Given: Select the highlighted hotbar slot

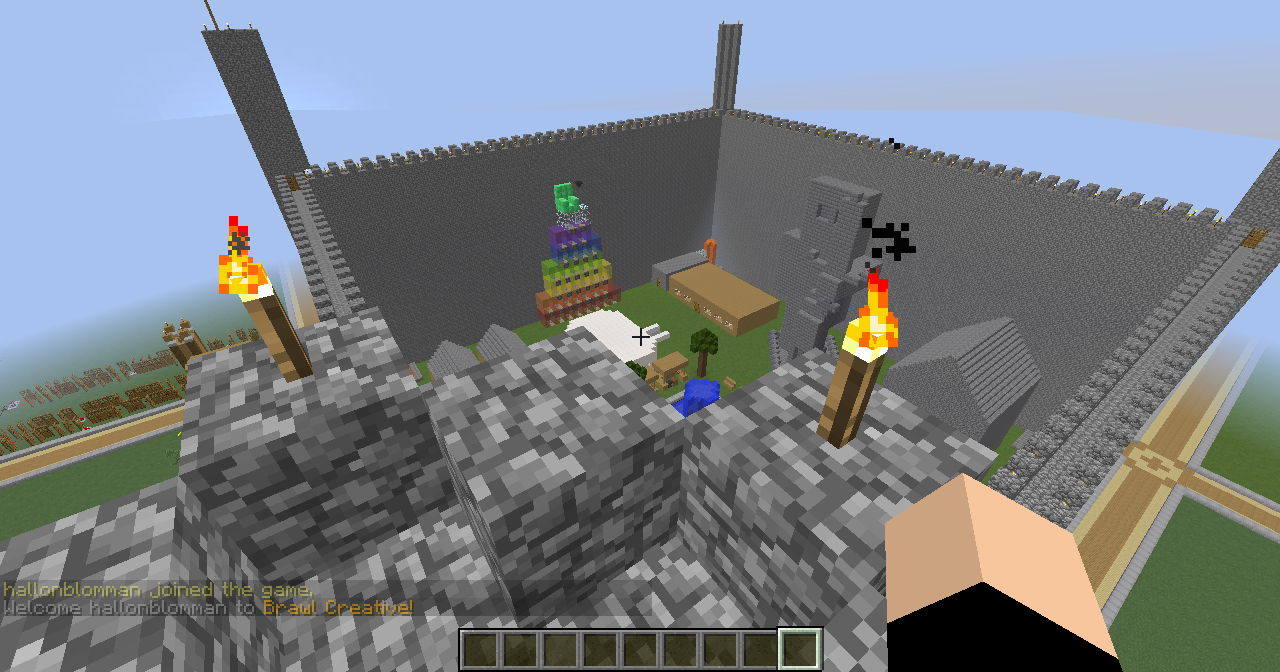Looking at the screenshot, I should coord(800,649).
